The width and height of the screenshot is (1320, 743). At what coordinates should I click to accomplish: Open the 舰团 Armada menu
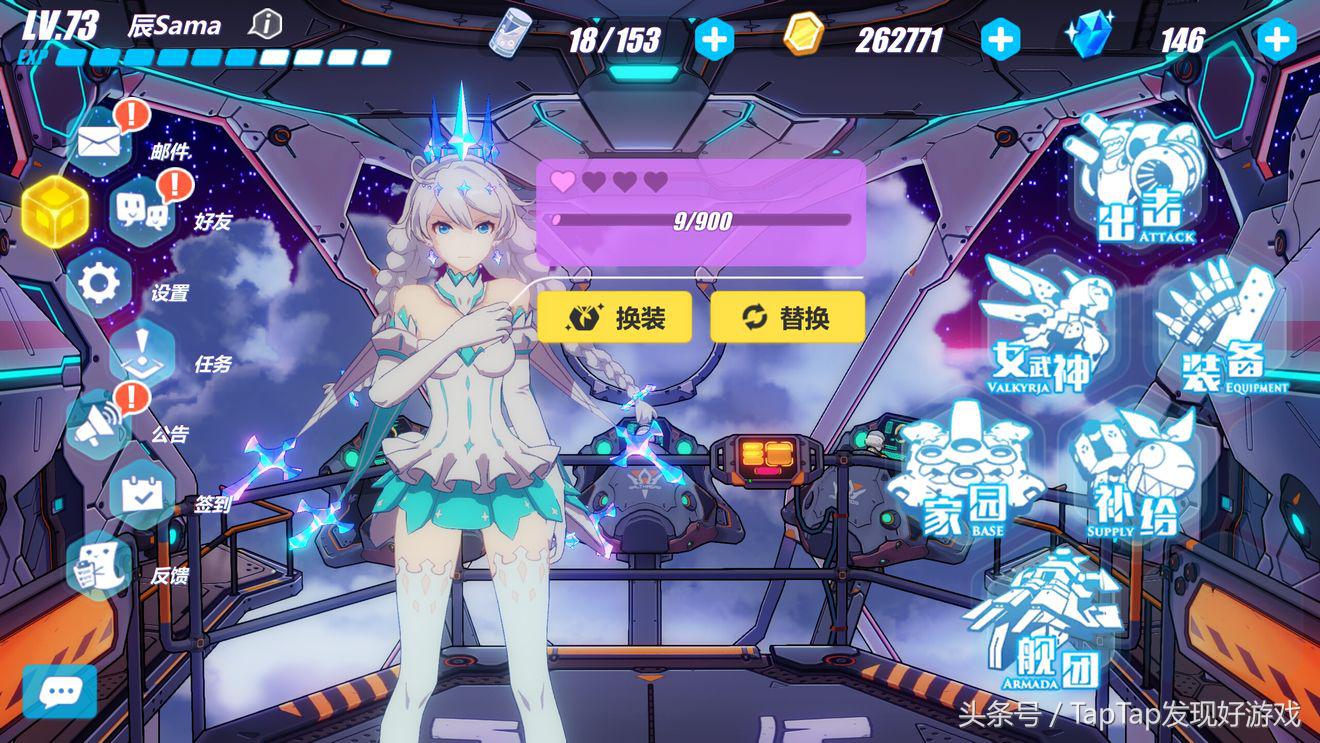(1045, 620)
